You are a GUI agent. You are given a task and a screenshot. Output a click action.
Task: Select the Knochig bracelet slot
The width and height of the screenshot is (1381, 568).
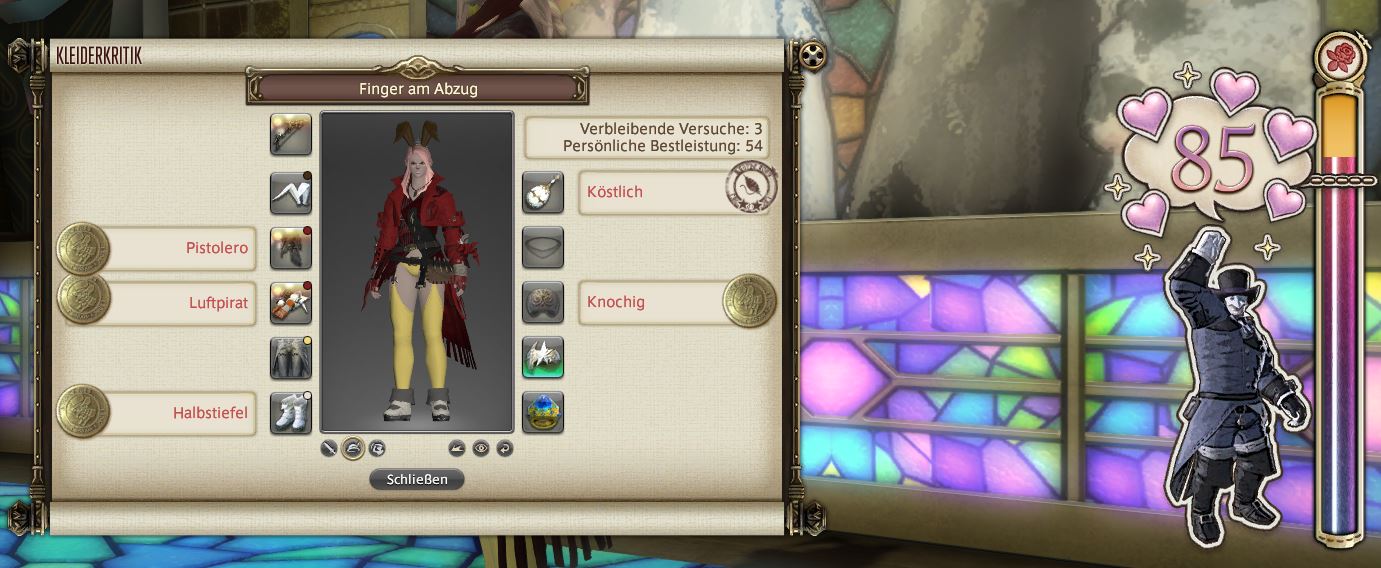(x=543, y=303)
